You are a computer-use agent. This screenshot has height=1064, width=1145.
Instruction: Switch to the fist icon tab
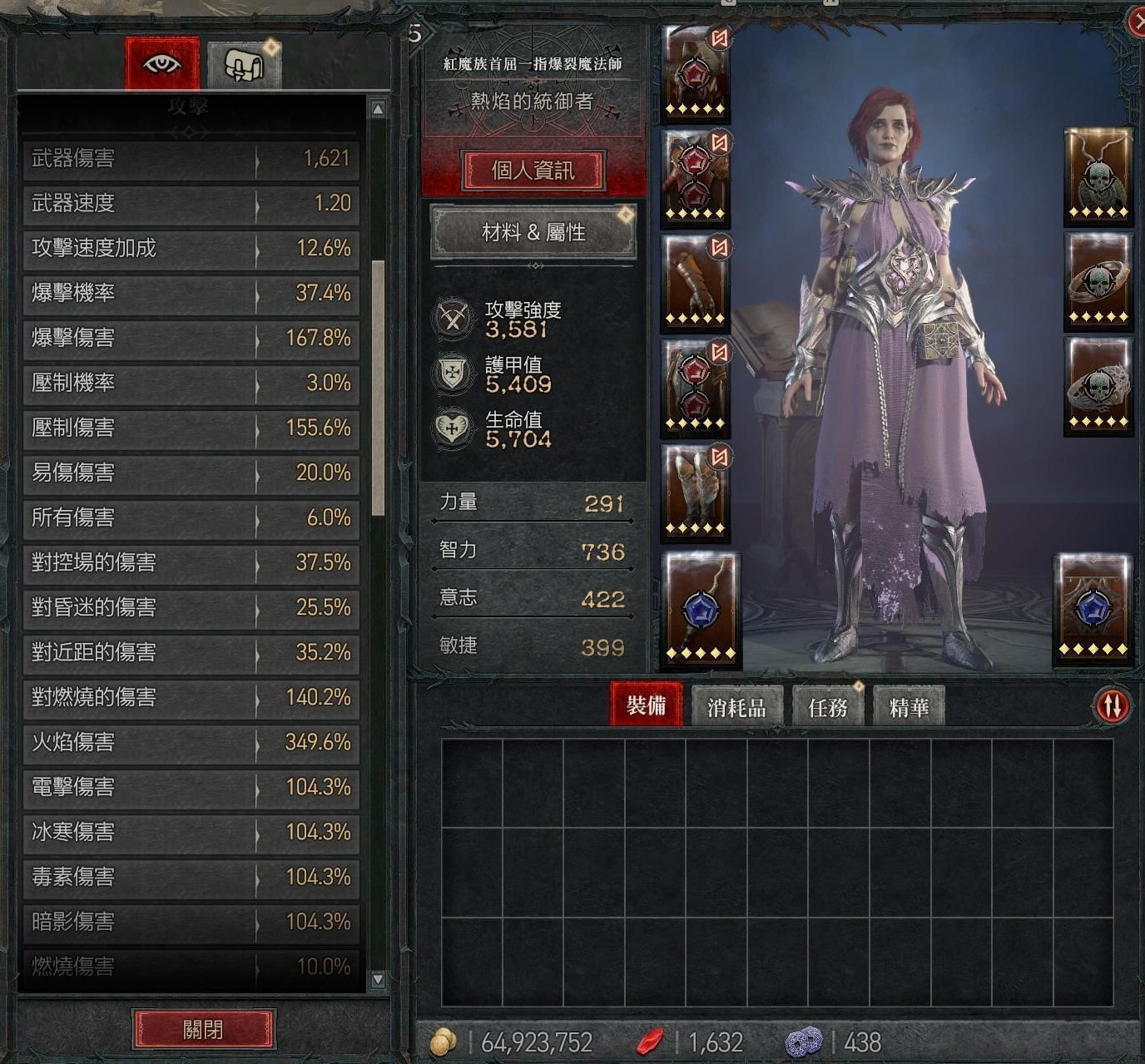click(244, 65)
